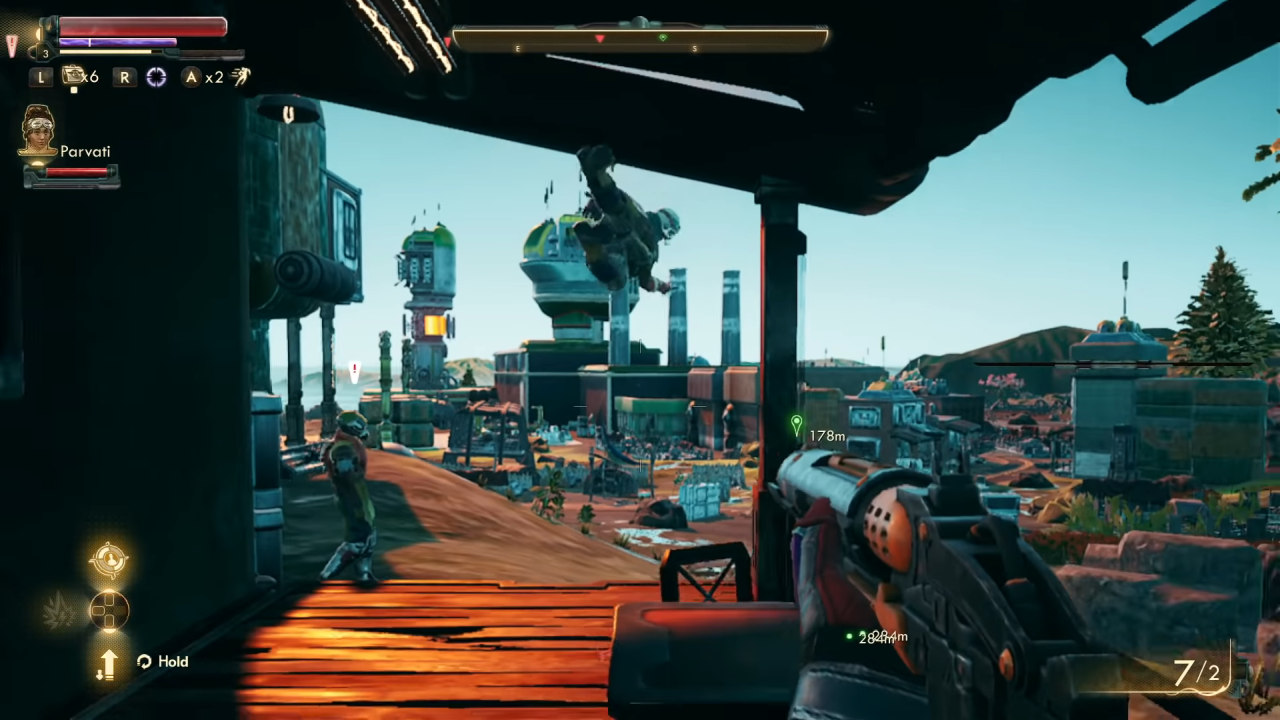
Task: Click the compass bar at top
Action: click(640, 39)
